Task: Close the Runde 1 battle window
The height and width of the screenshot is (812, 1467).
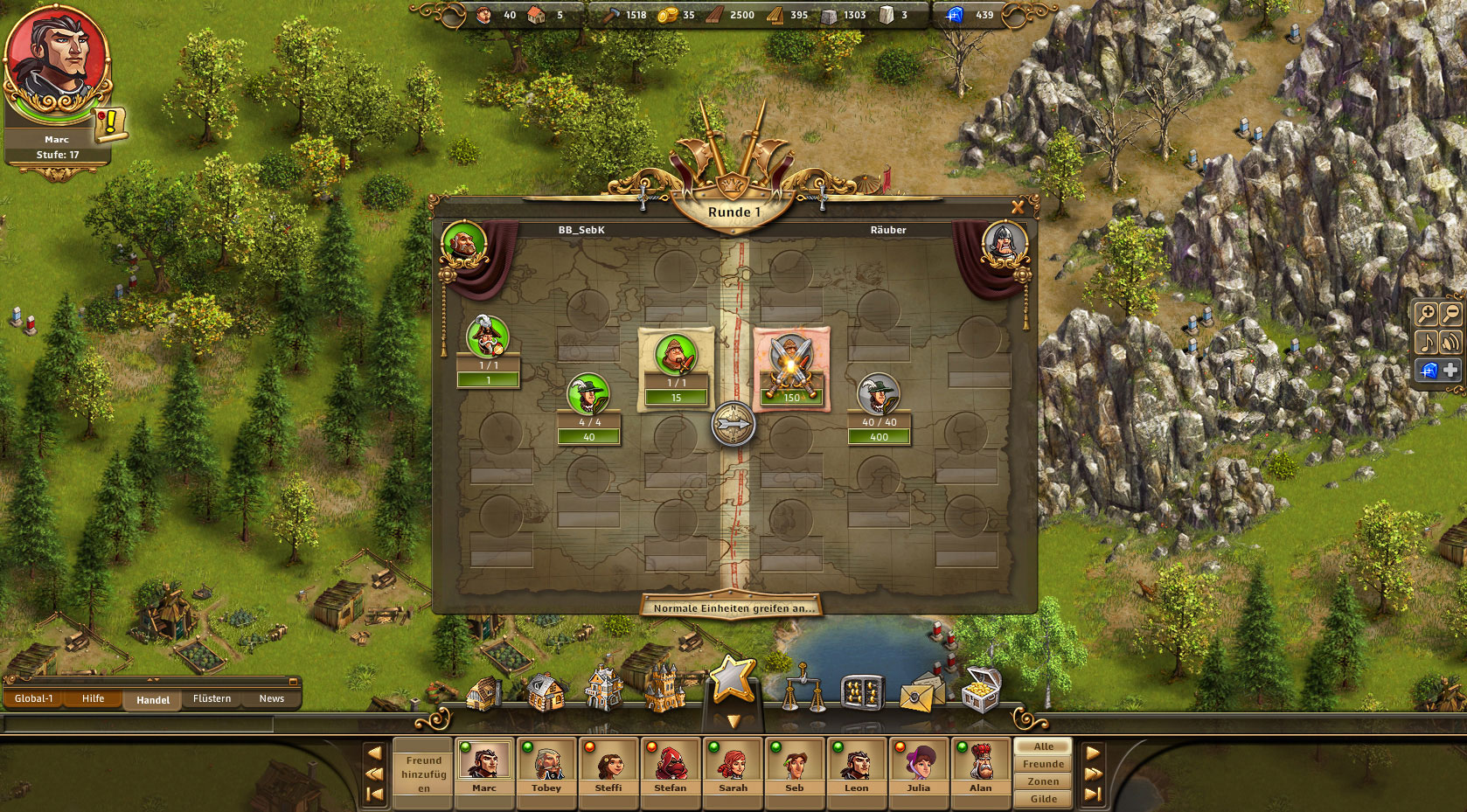Action: coord(1018,207)
